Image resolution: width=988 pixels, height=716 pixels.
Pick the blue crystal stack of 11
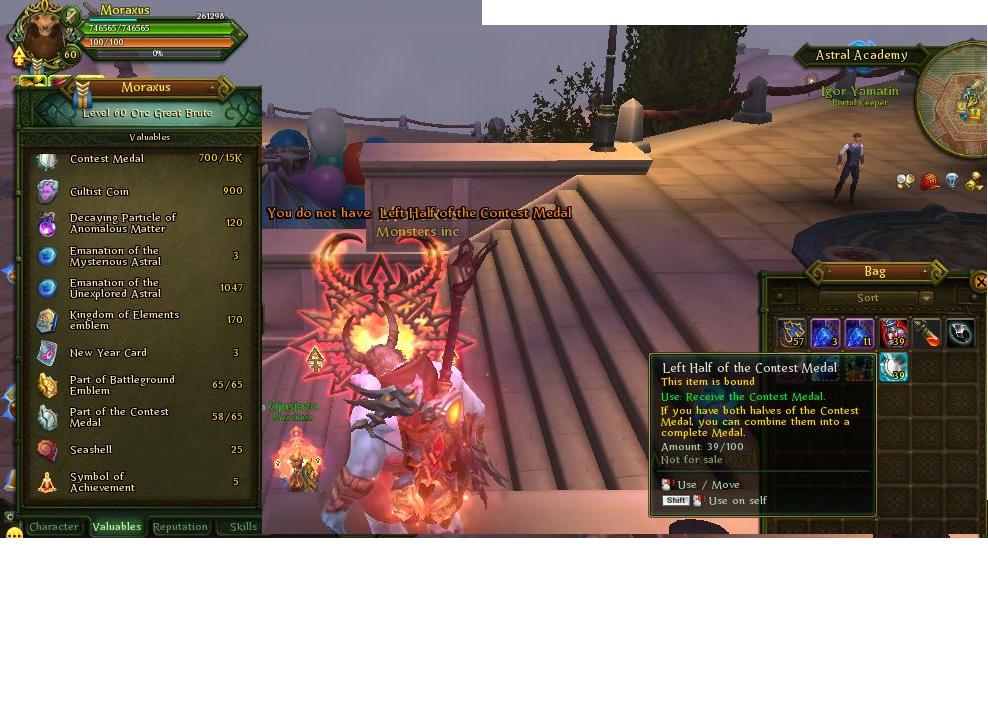860,333
